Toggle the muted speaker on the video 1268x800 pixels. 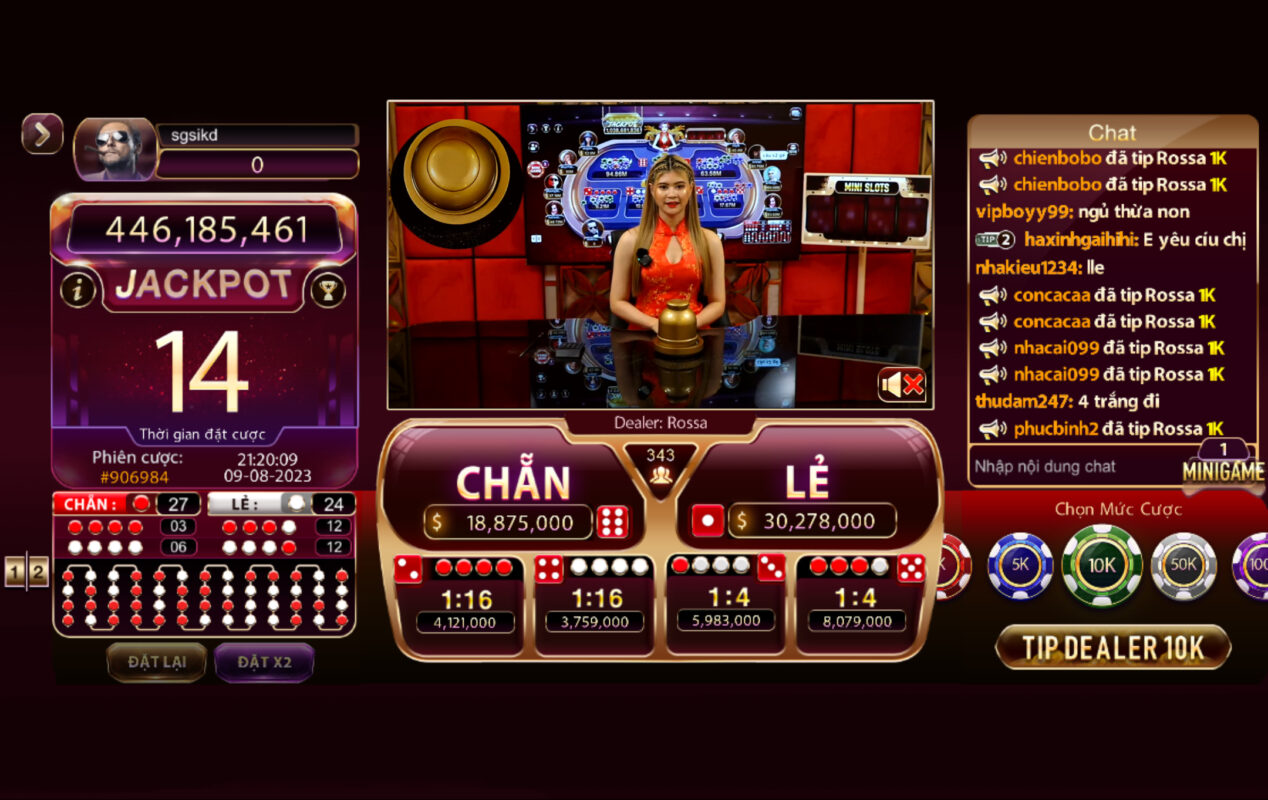tap(901, 384)
